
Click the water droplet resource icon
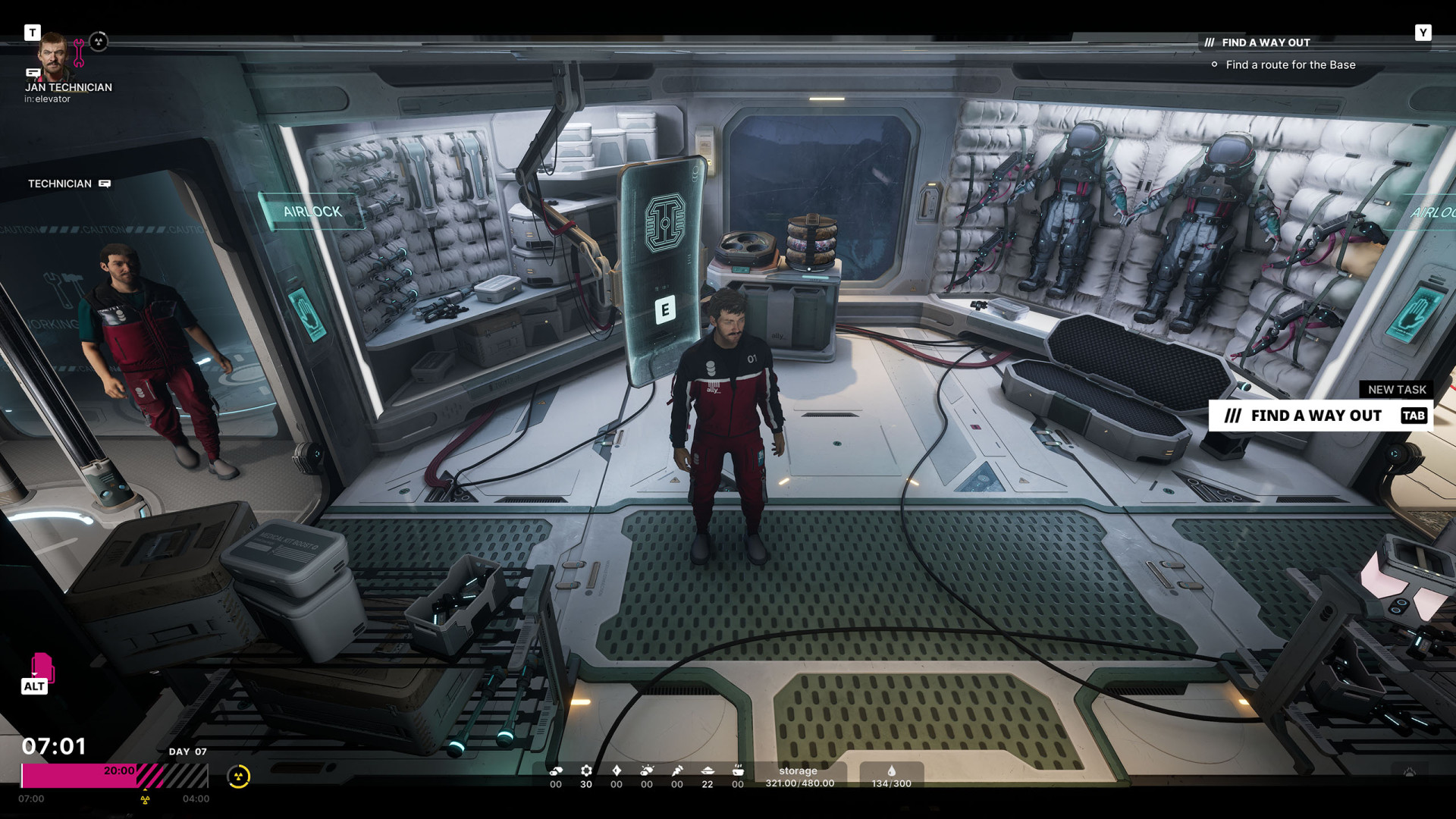click(x=891, y=771)
